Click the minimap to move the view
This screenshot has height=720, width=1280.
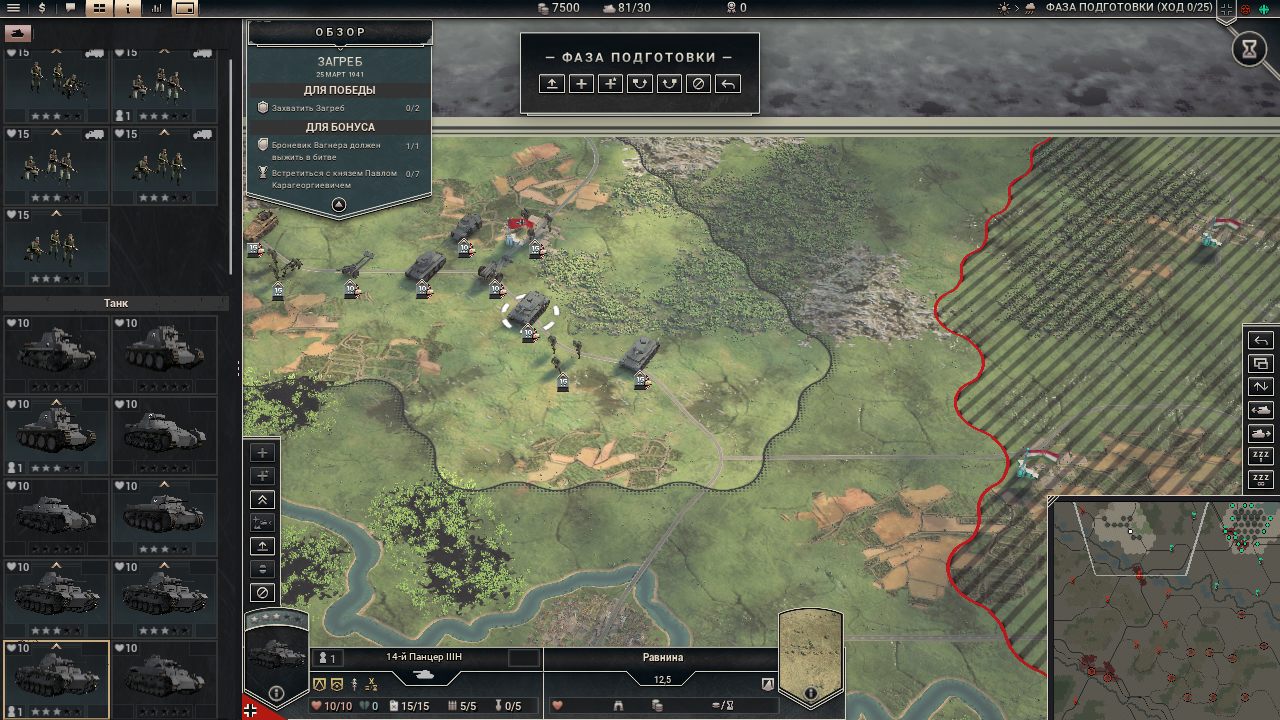[1165, 610]
